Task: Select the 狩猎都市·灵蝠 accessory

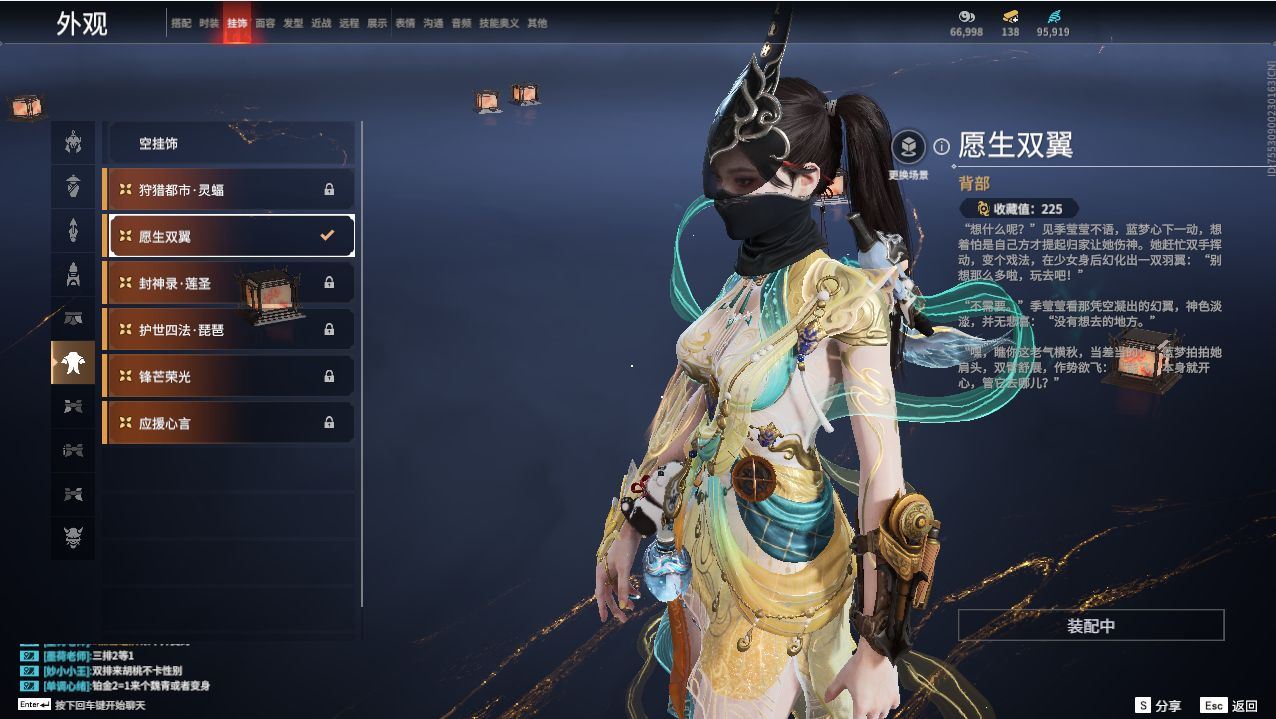Action: tap(230, 189)
